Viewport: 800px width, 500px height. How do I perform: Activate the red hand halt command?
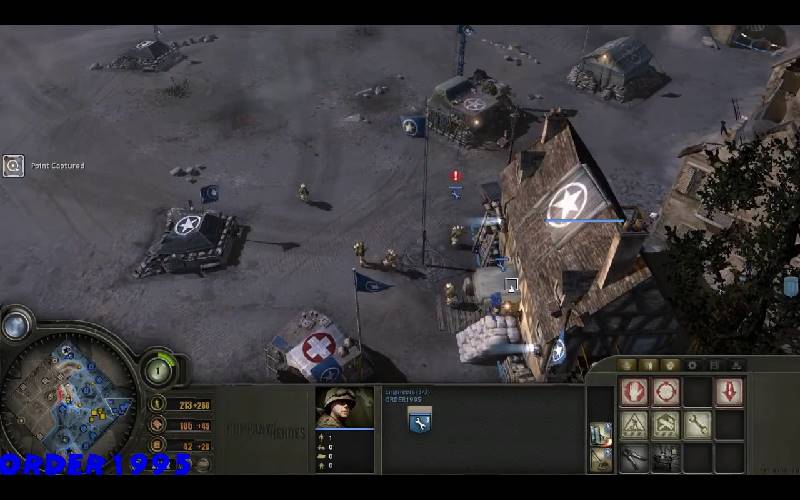click(x=633, y=390)
